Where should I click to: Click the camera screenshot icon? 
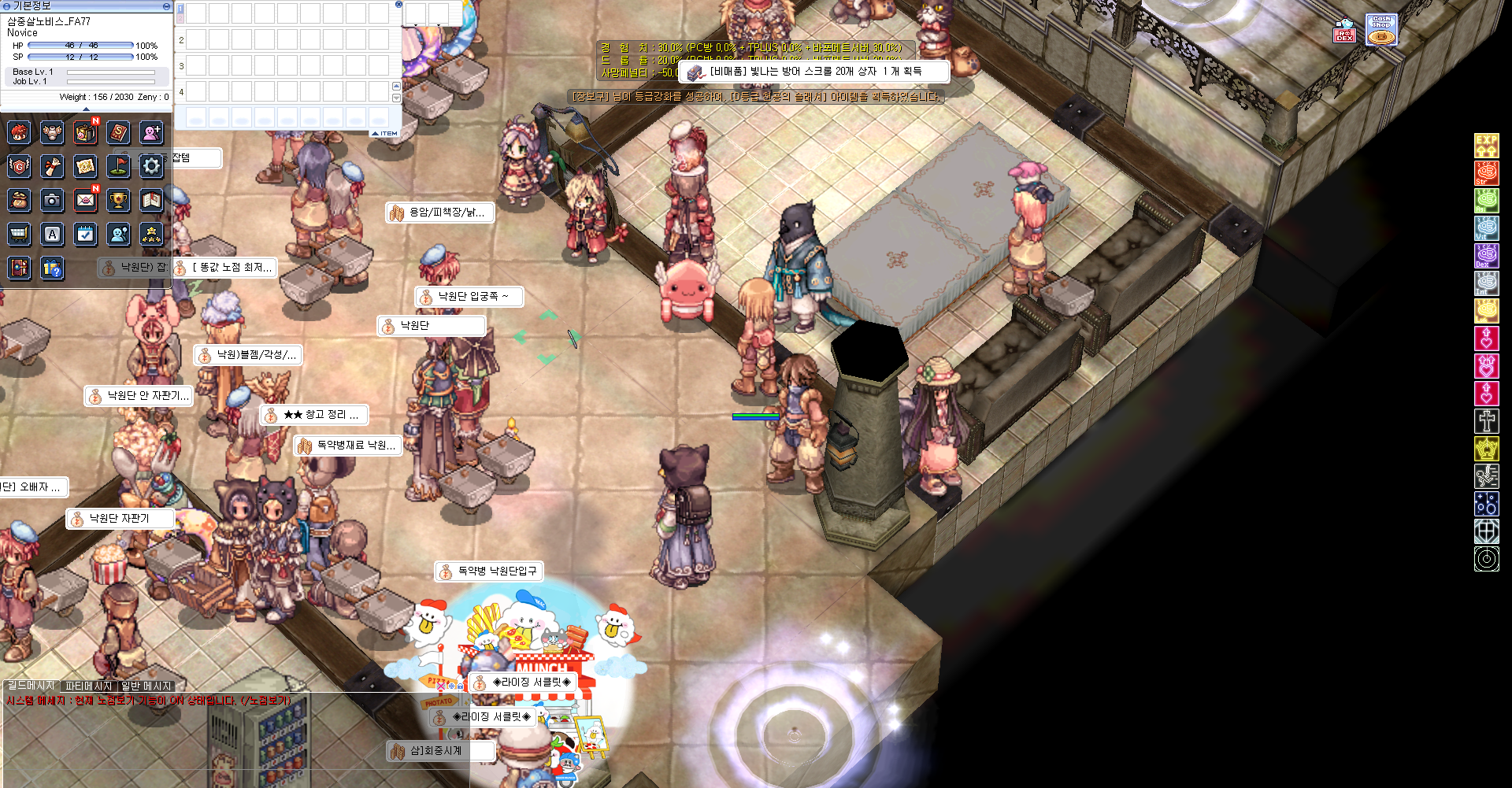coord(52,201)
